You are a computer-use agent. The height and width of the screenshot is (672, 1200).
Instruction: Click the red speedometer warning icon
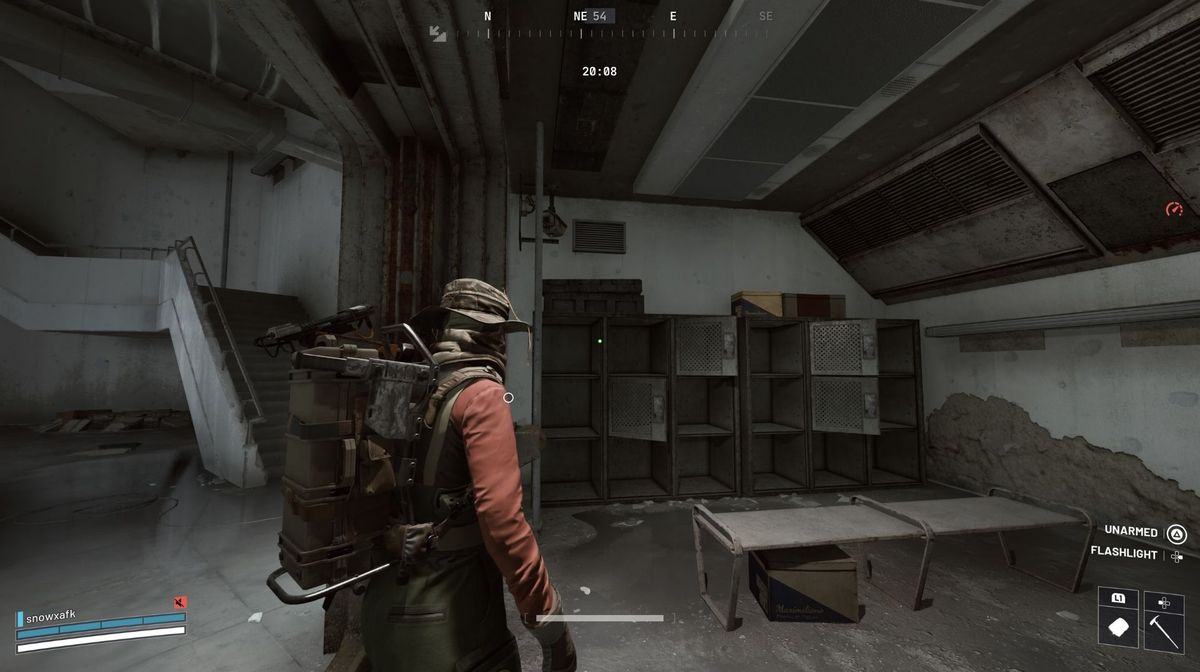1174,209
